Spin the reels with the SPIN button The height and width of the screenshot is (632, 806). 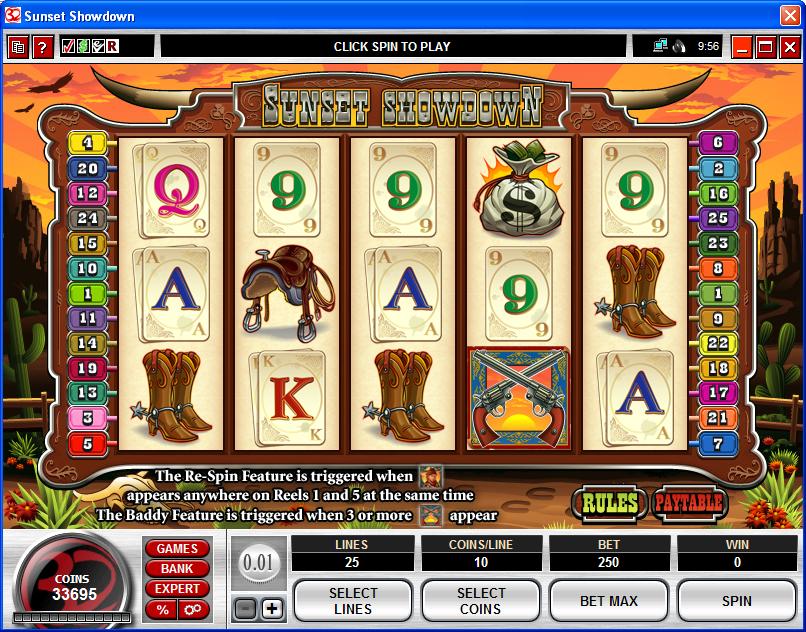[737, 601]
